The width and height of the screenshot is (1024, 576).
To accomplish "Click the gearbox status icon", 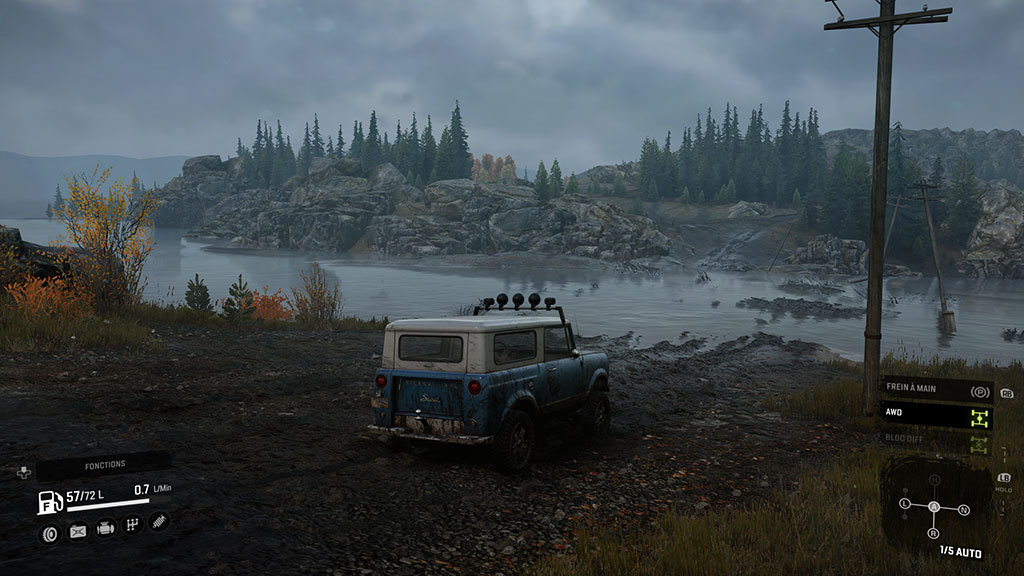I will pyautogui.click(x=132, y=525).
